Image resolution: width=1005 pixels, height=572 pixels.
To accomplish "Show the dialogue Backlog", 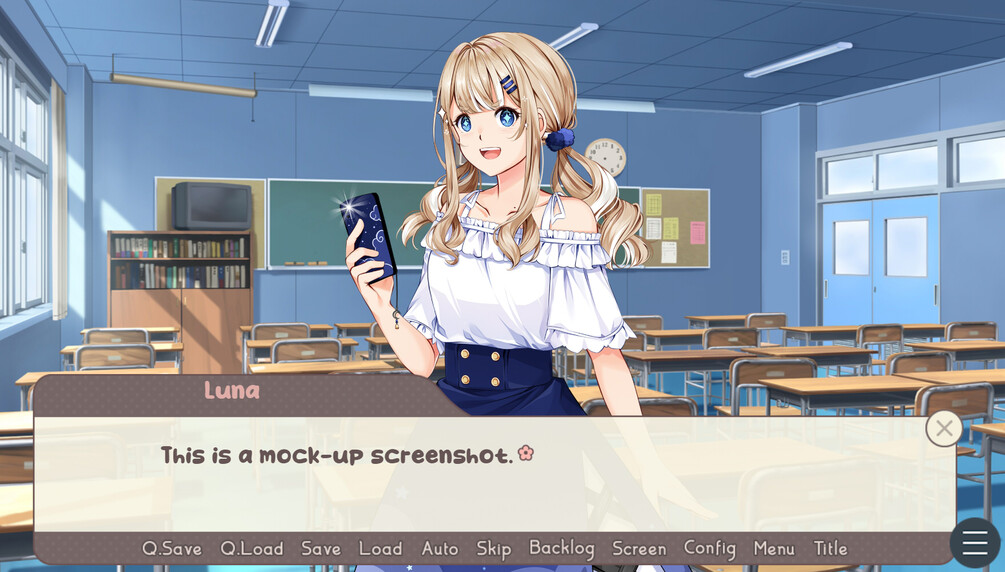I will [x=562, y=548].
